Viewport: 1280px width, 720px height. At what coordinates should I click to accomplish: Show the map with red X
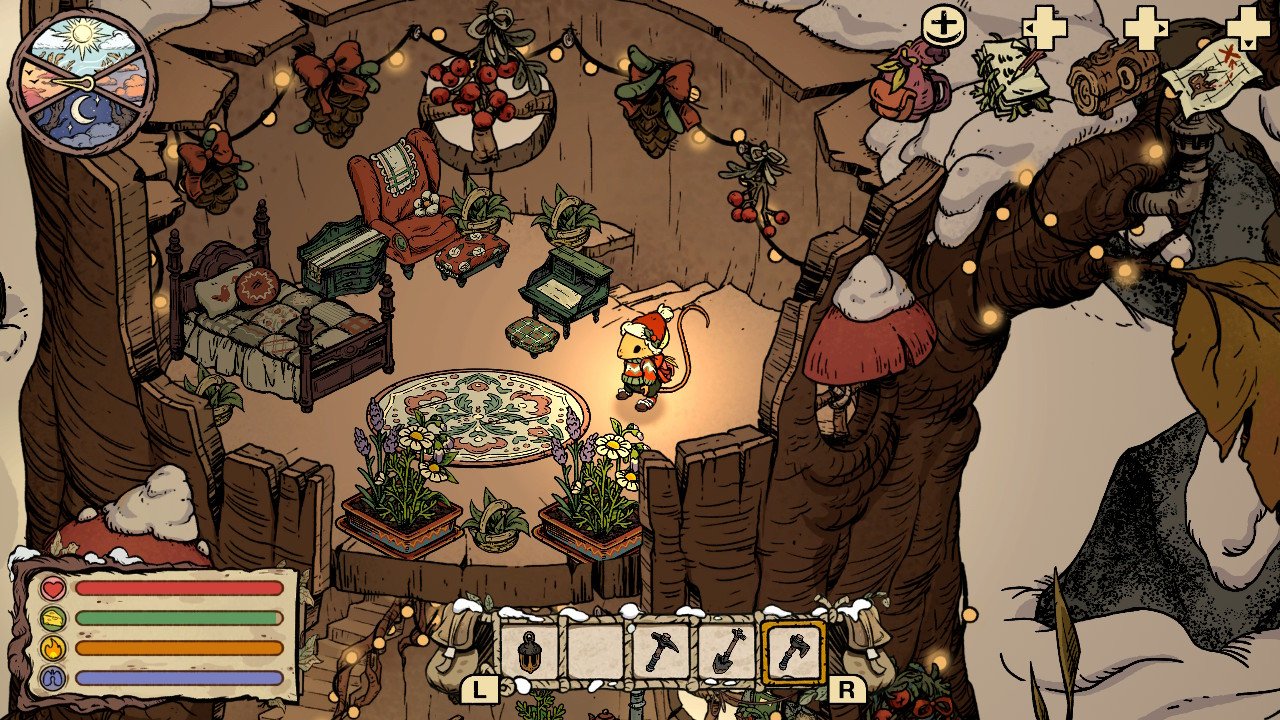click(1208, 76)
